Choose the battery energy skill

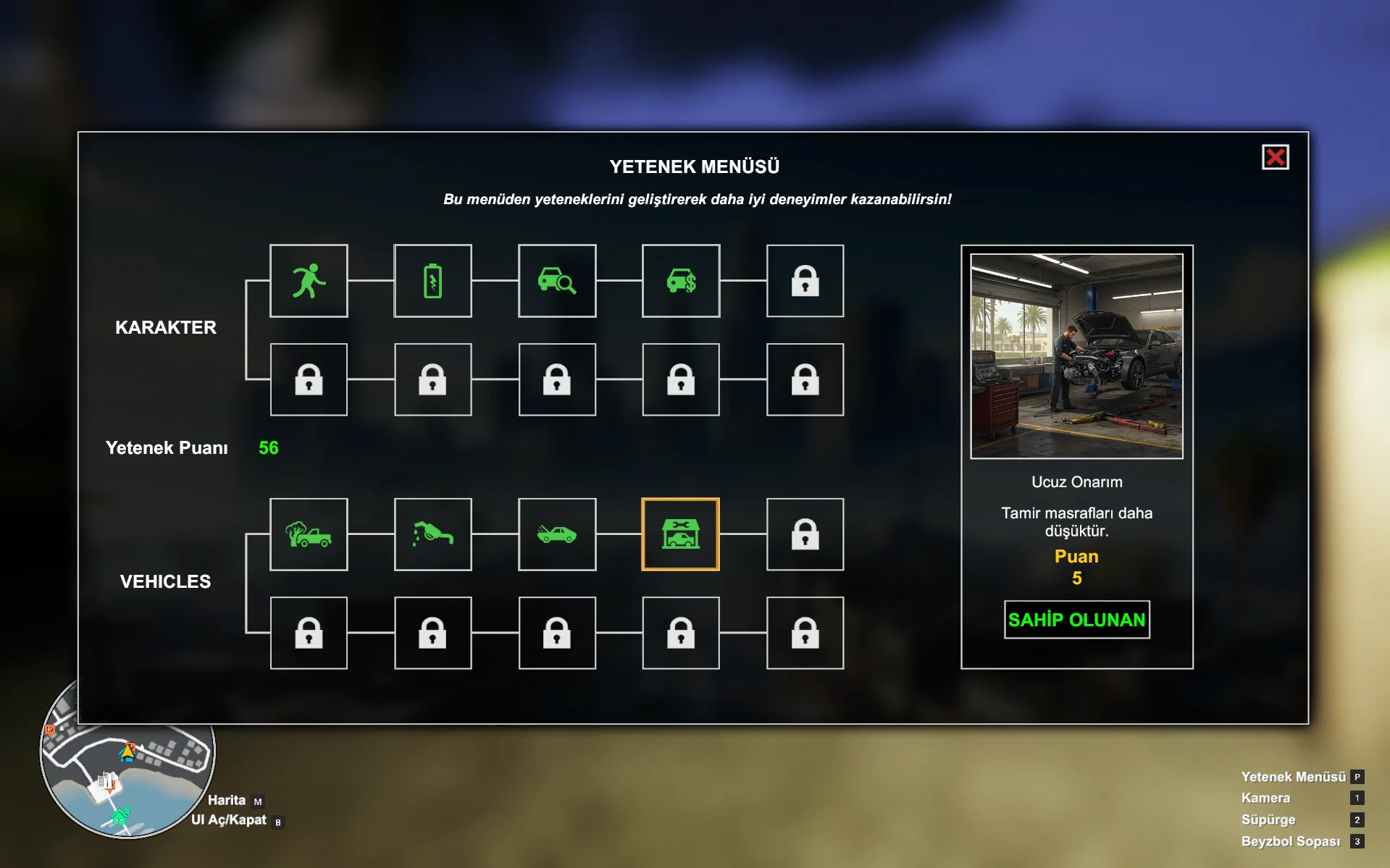pyautogui.click(x=432, y=281)
